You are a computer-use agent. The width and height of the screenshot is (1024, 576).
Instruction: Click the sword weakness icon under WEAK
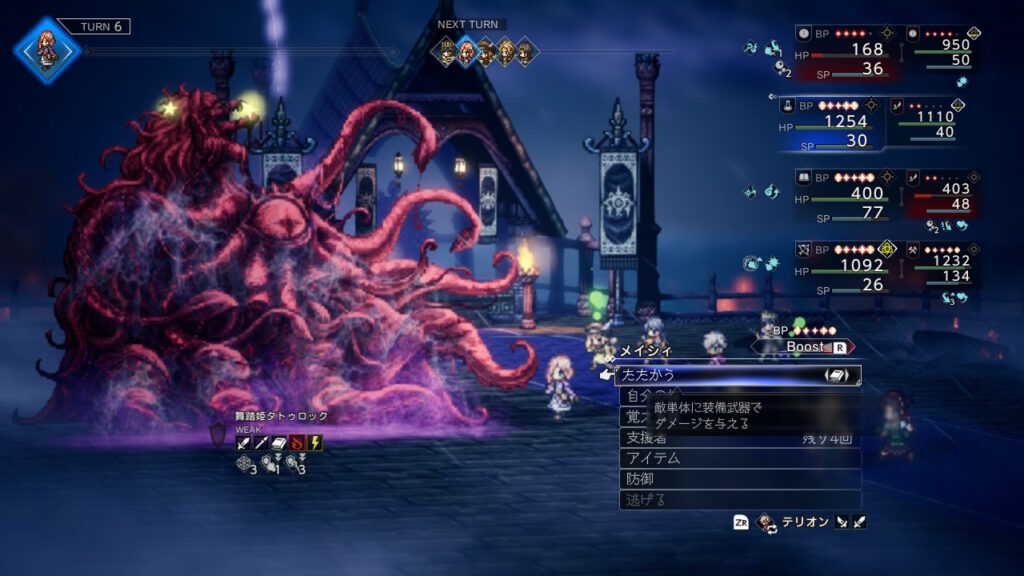[x=243, y=442]
